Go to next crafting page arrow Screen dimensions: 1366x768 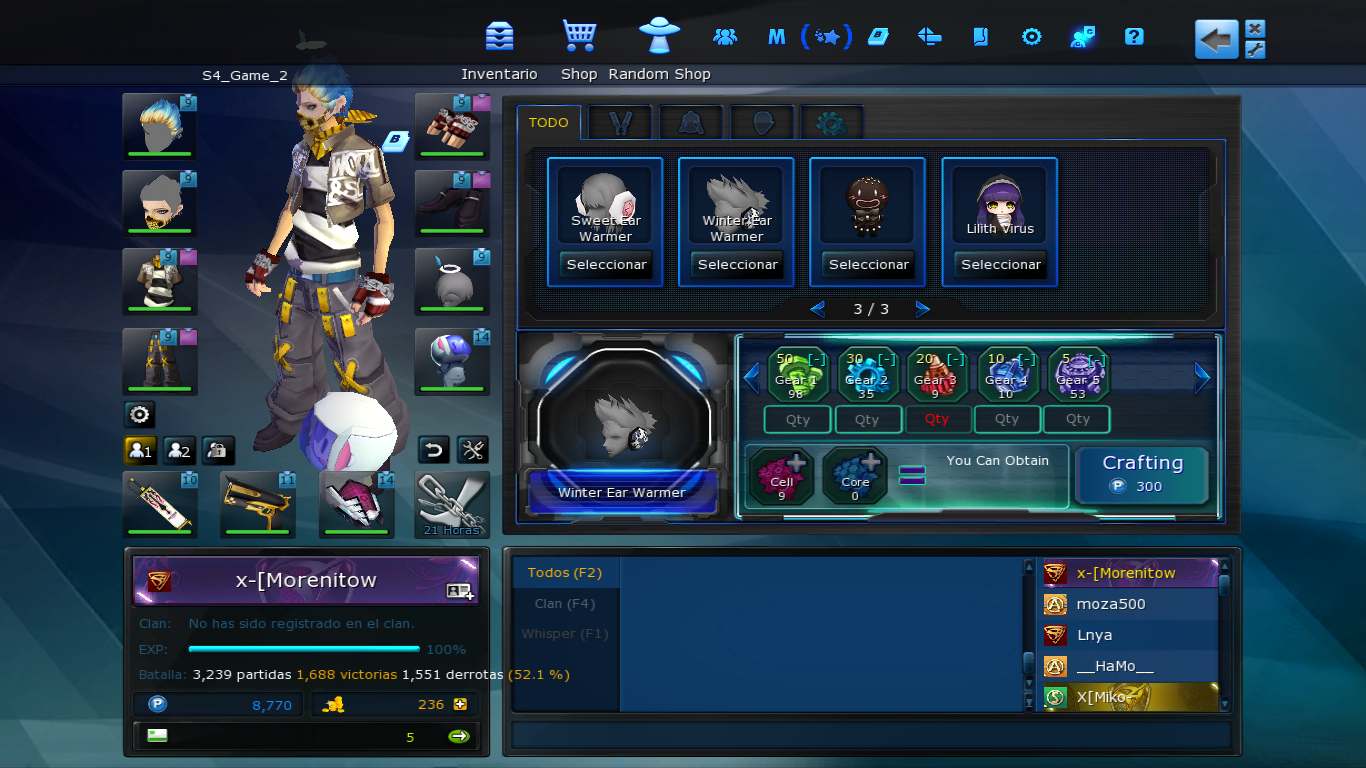point(922,309)
